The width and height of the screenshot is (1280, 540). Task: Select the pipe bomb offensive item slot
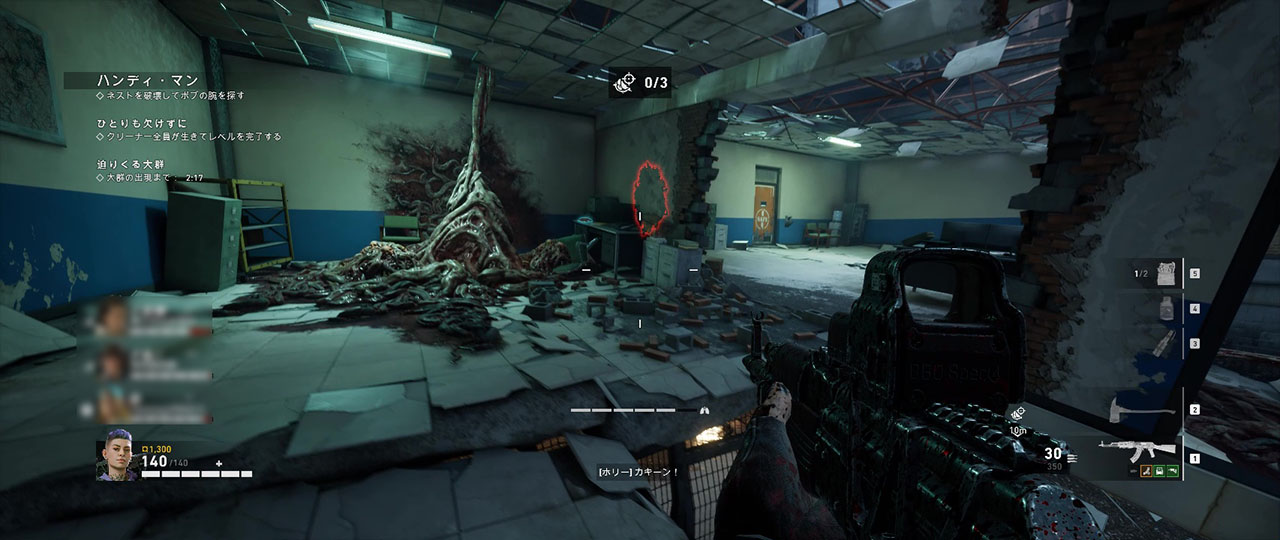[1162, 343]
